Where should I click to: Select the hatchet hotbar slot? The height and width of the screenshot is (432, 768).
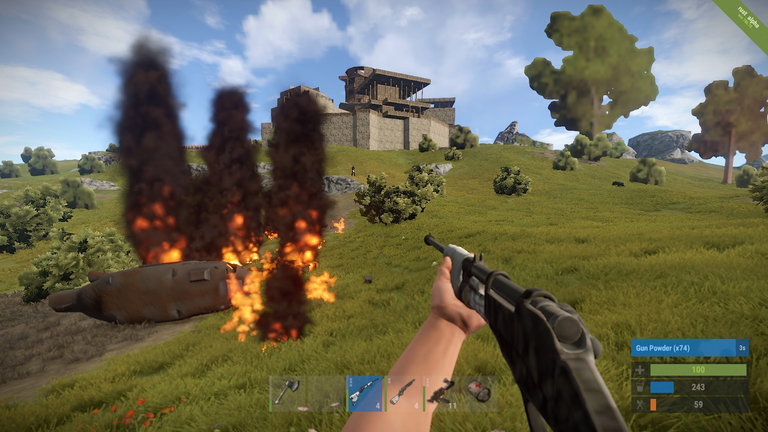point(288,393)
